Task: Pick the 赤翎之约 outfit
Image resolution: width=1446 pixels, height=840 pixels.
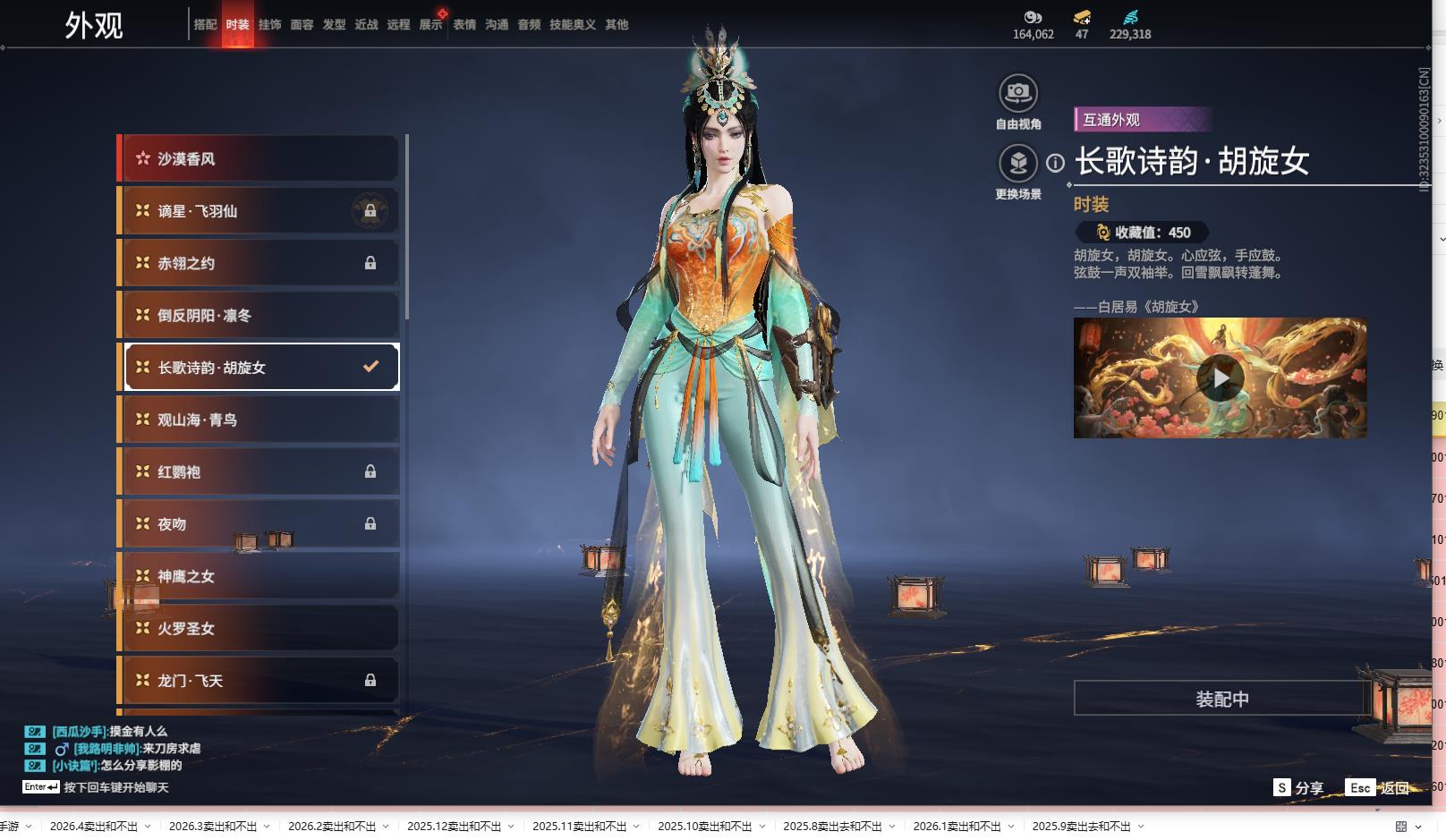Action: coord(259,263)
